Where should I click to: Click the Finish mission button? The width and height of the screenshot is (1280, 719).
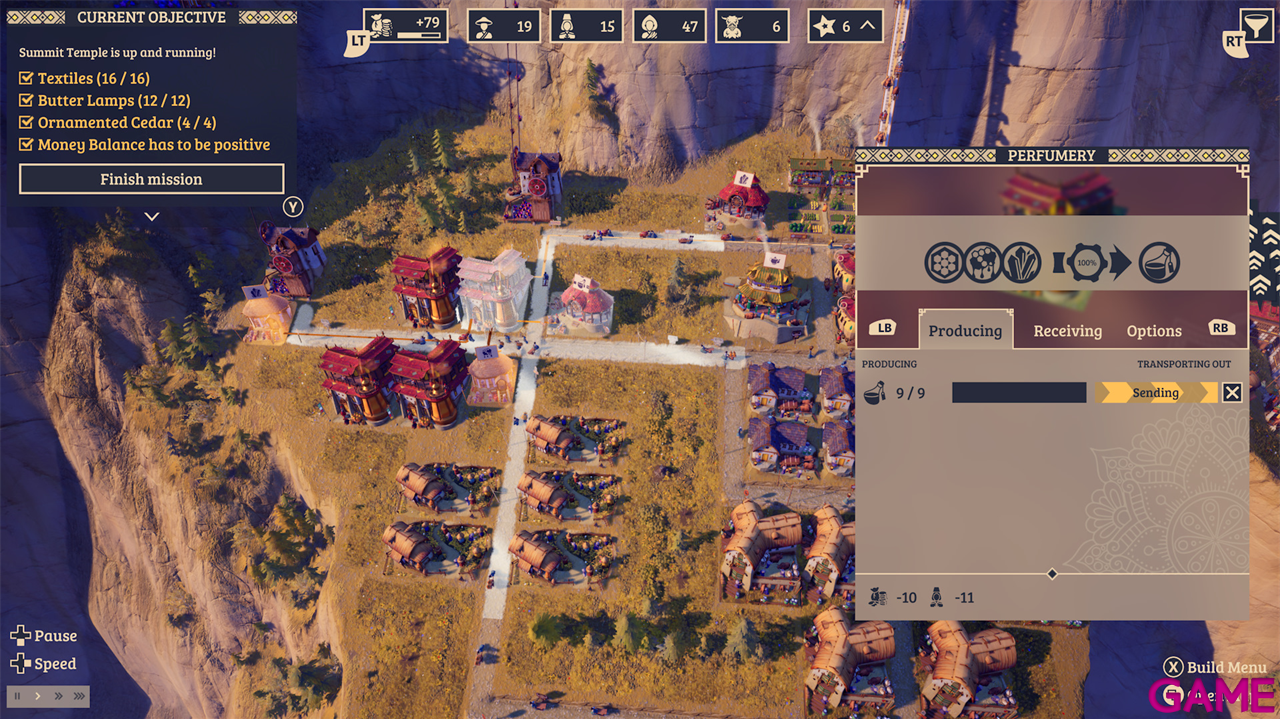151,179
